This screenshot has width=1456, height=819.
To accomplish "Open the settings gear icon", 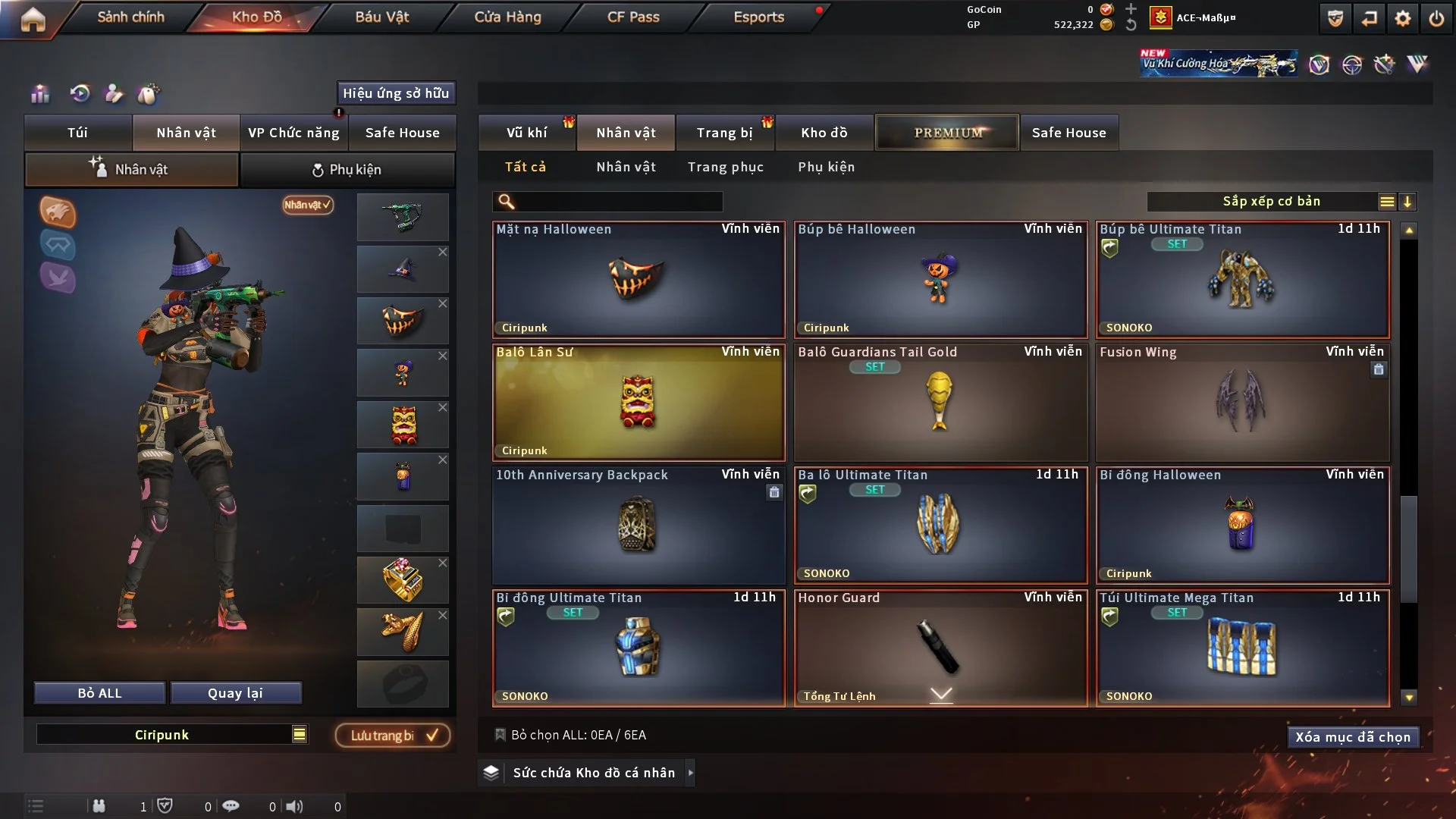I will pyautogui.click(x=1402, y=18).
